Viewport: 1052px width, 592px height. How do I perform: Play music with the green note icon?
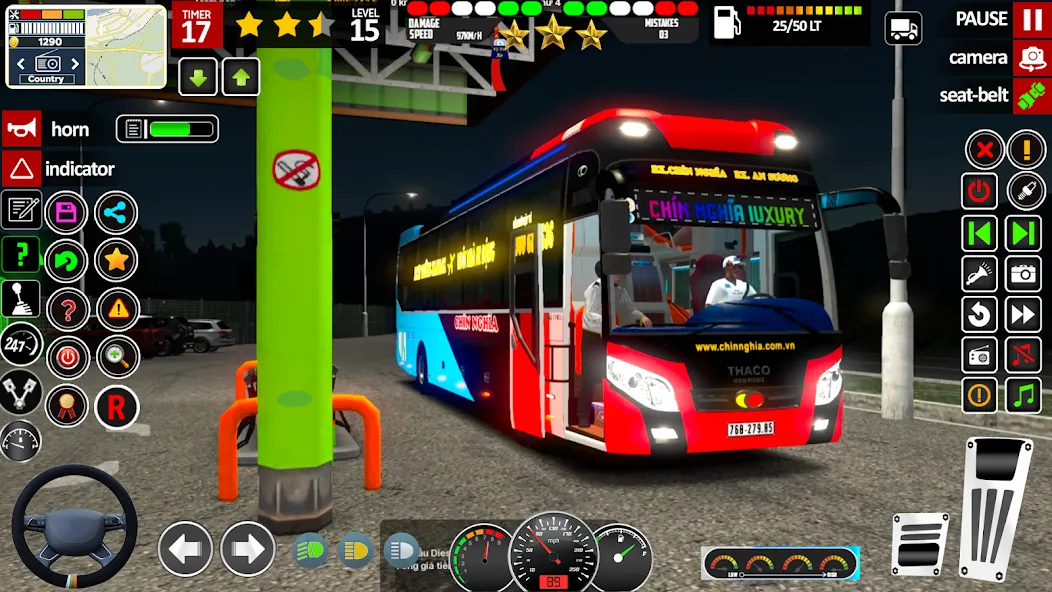[x=1023, y=395]
